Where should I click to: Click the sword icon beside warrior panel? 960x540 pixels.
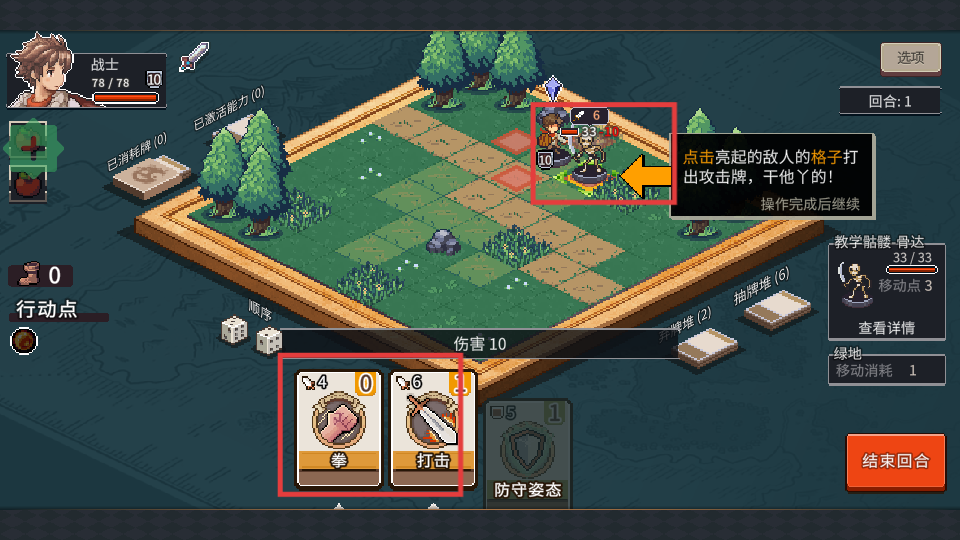[194, 57]
